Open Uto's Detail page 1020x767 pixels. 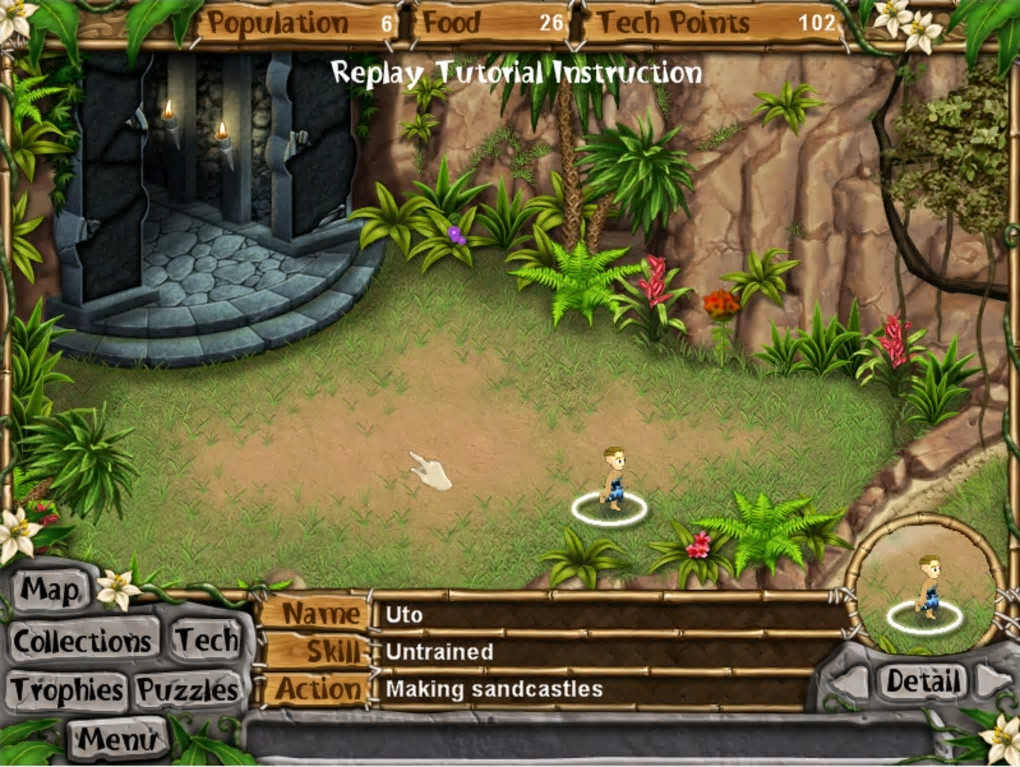click(922, 682)
